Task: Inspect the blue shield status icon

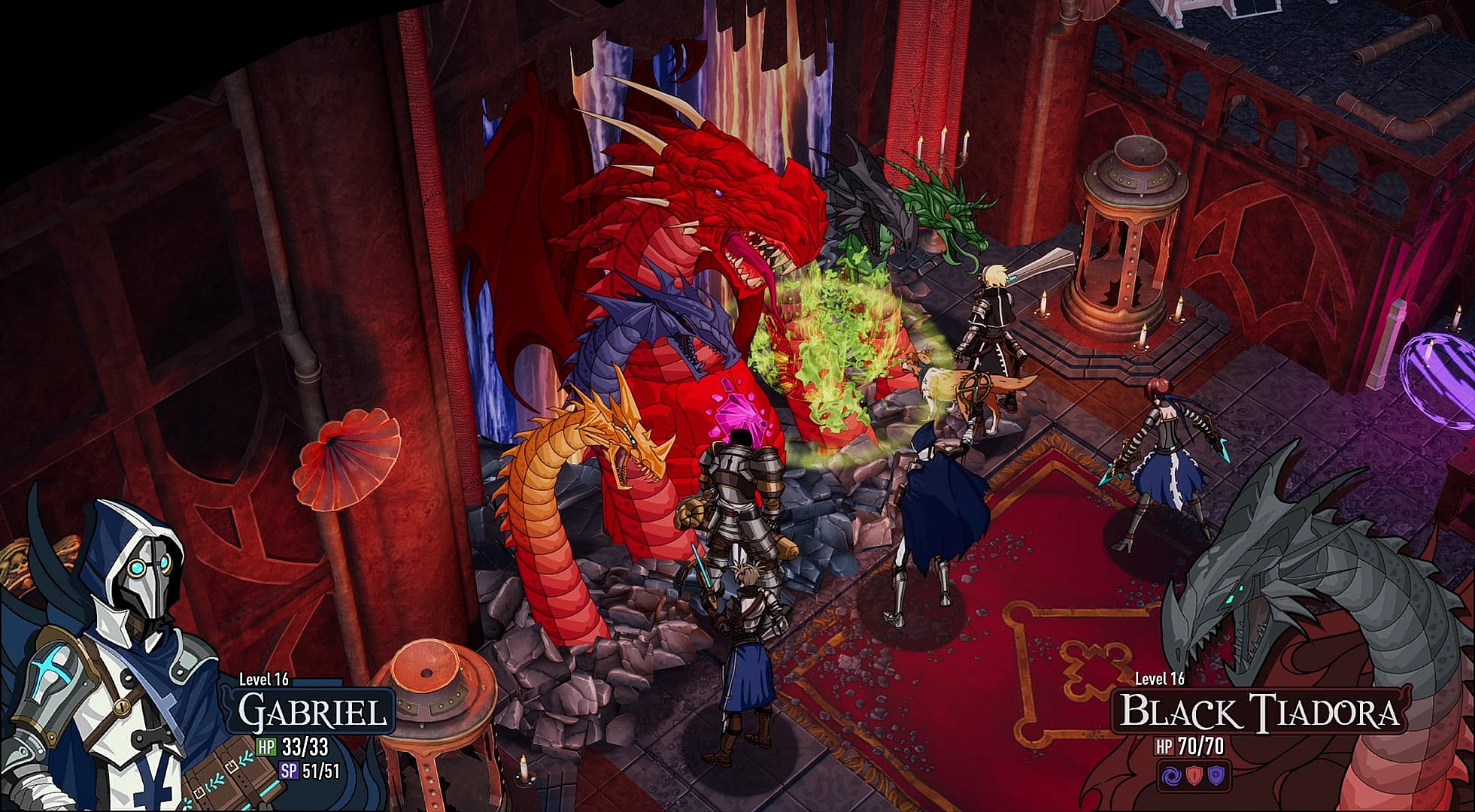Action: pyautogui.click(x=1216, y=775)
